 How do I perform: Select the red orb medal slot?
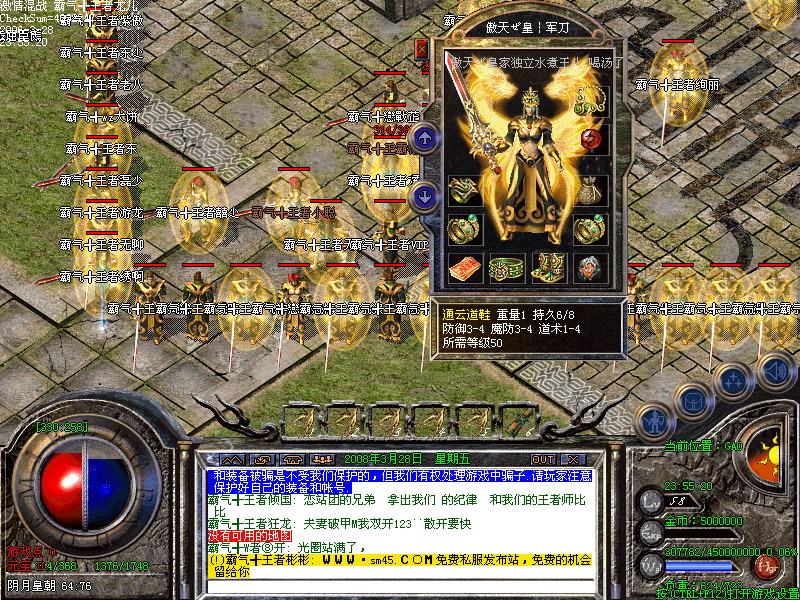pos(591,139)
